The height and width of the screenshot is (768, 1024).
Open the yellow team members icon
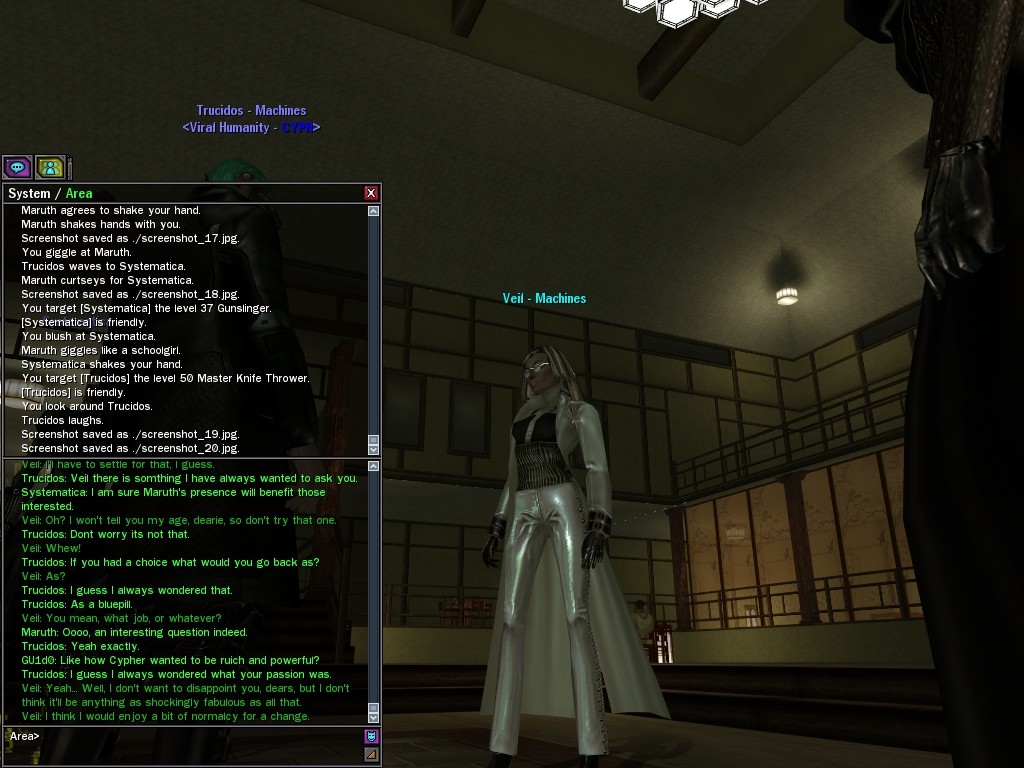click(50, 167)
